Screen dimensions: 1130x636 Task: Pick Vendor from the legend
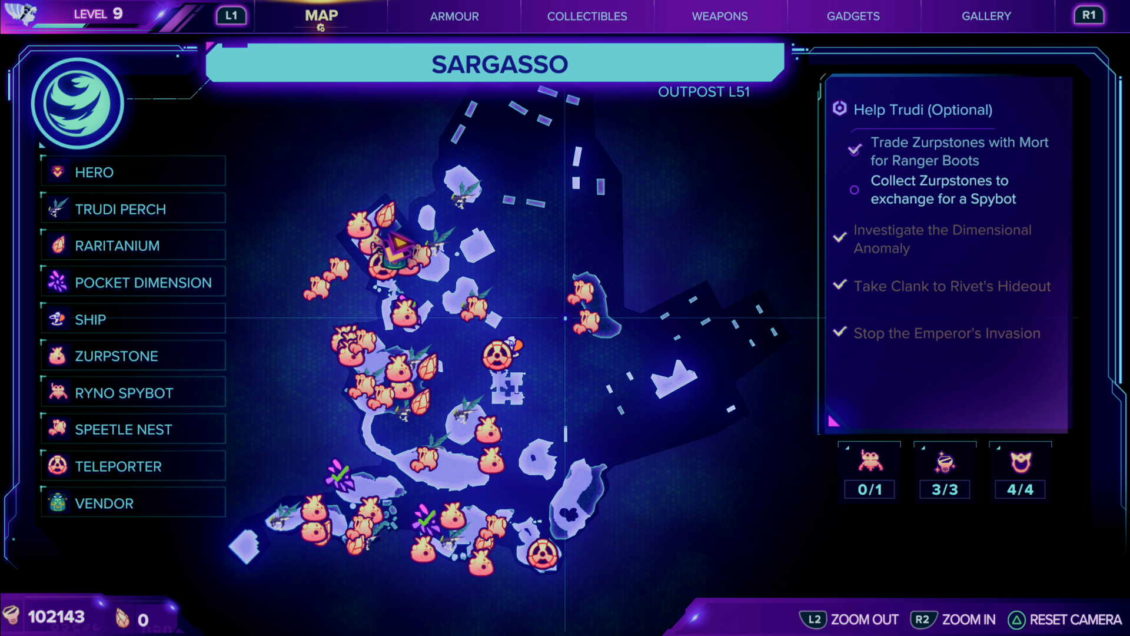pyautogui.click(x=134, y=503)
